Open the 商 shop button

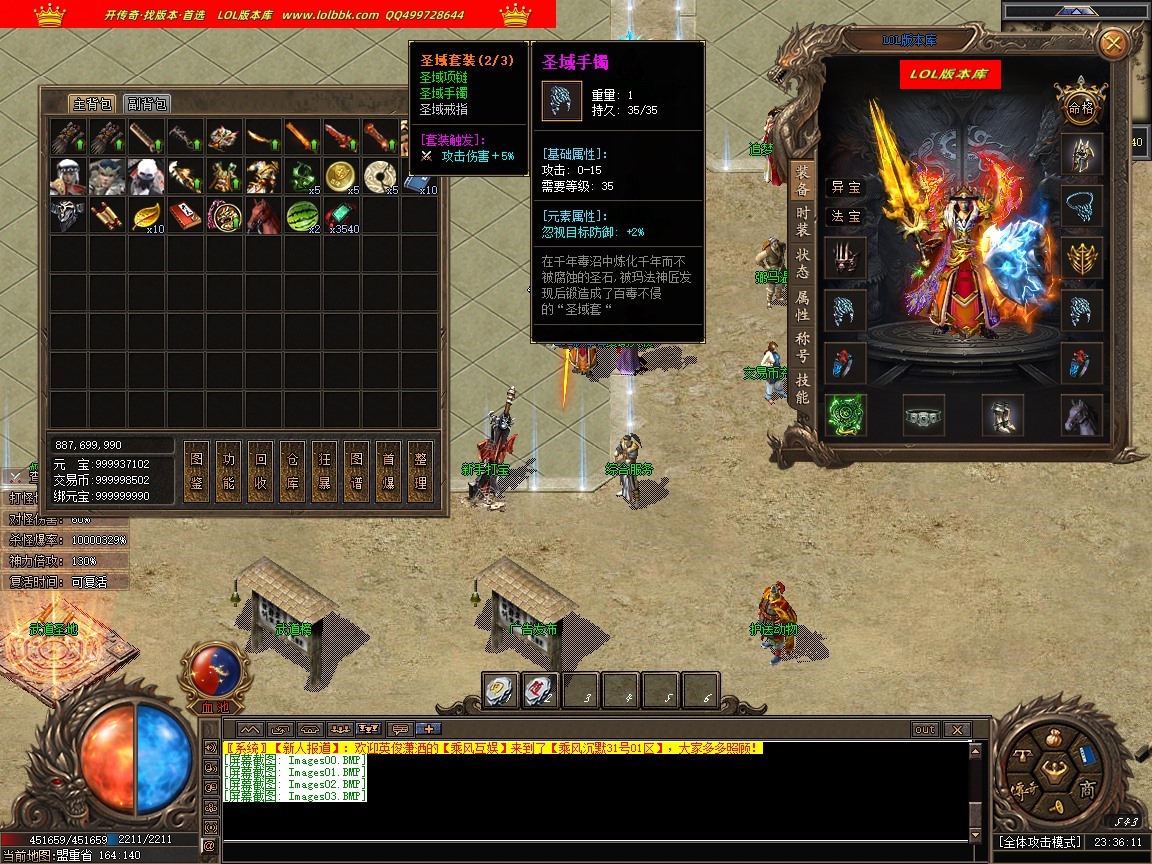tap(1087, 790)
